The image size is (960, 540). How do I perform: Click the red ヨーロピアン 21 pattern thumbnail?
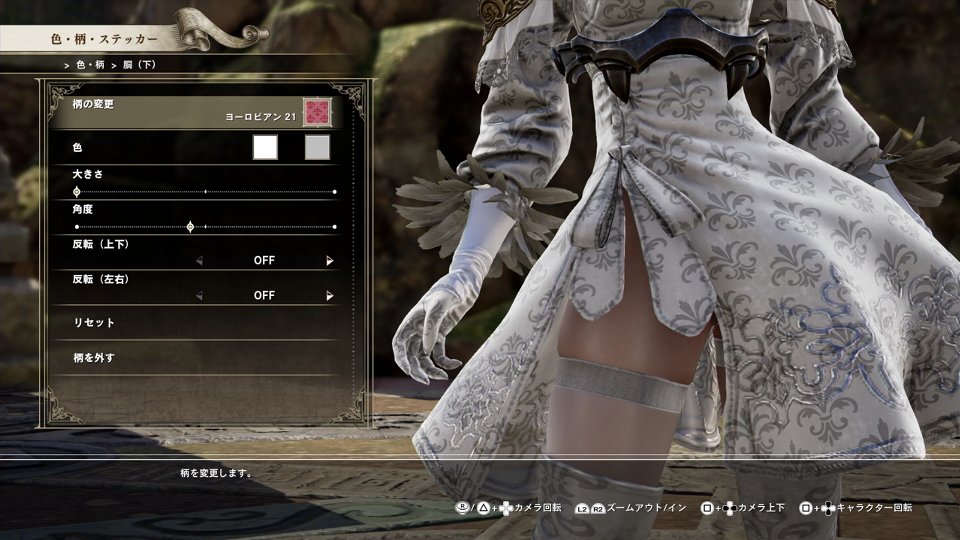[317, 111]
